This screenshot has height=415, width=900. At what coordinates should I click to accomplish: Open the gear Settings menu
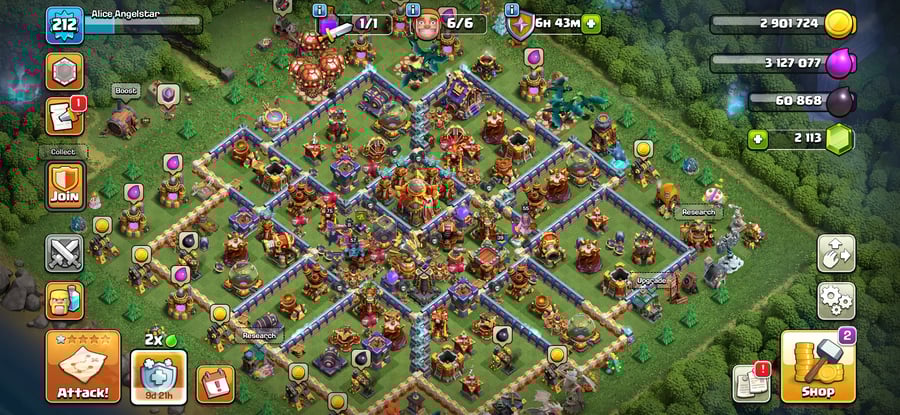click(836, 299)
